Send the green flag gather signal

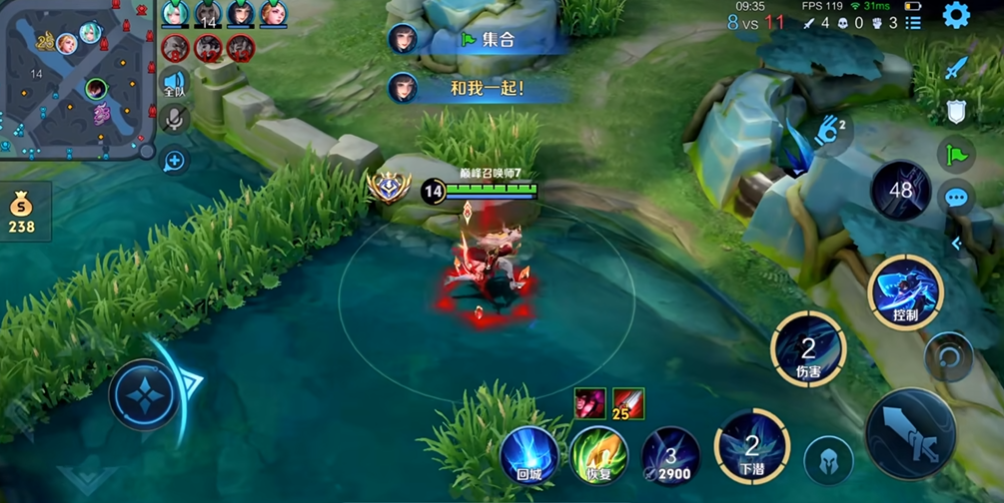point(956,154)
